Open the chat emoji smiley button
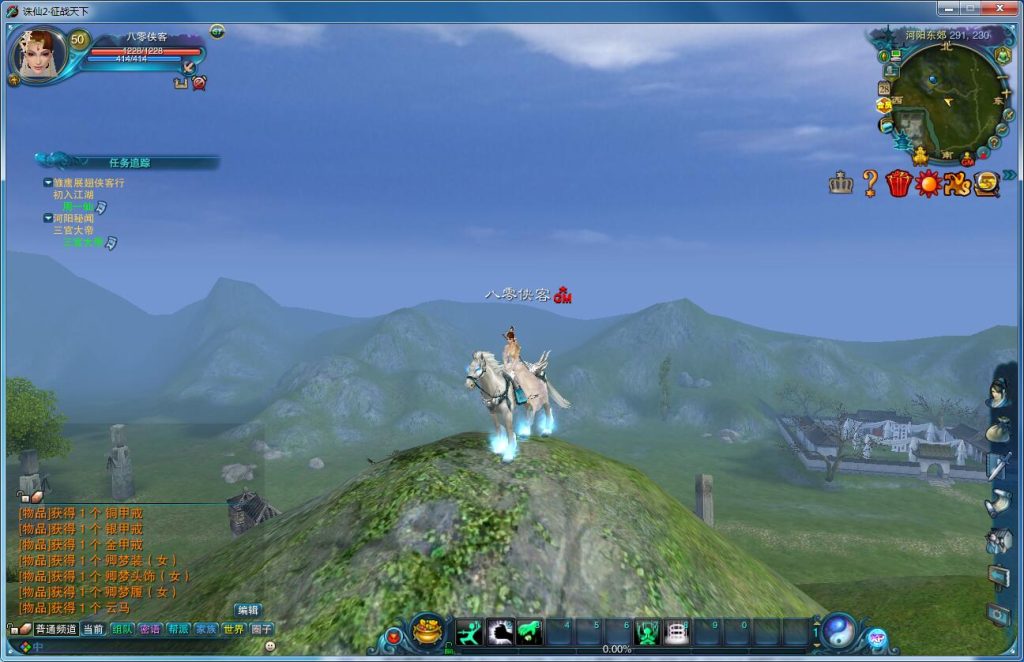 click(x=270, y=647)
